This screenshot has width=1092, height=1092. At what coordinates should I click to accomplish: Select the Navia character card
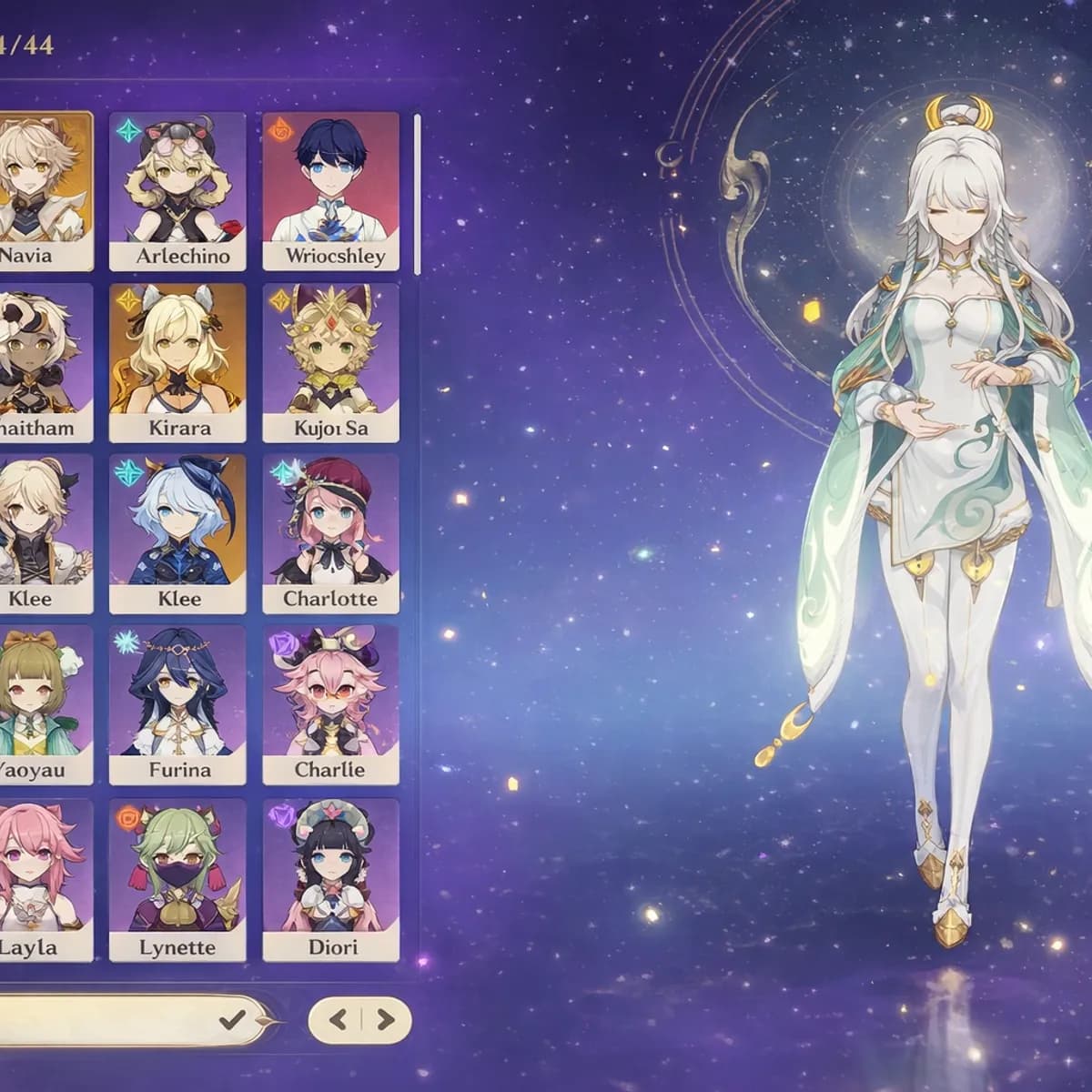click(x=44, y=191)
